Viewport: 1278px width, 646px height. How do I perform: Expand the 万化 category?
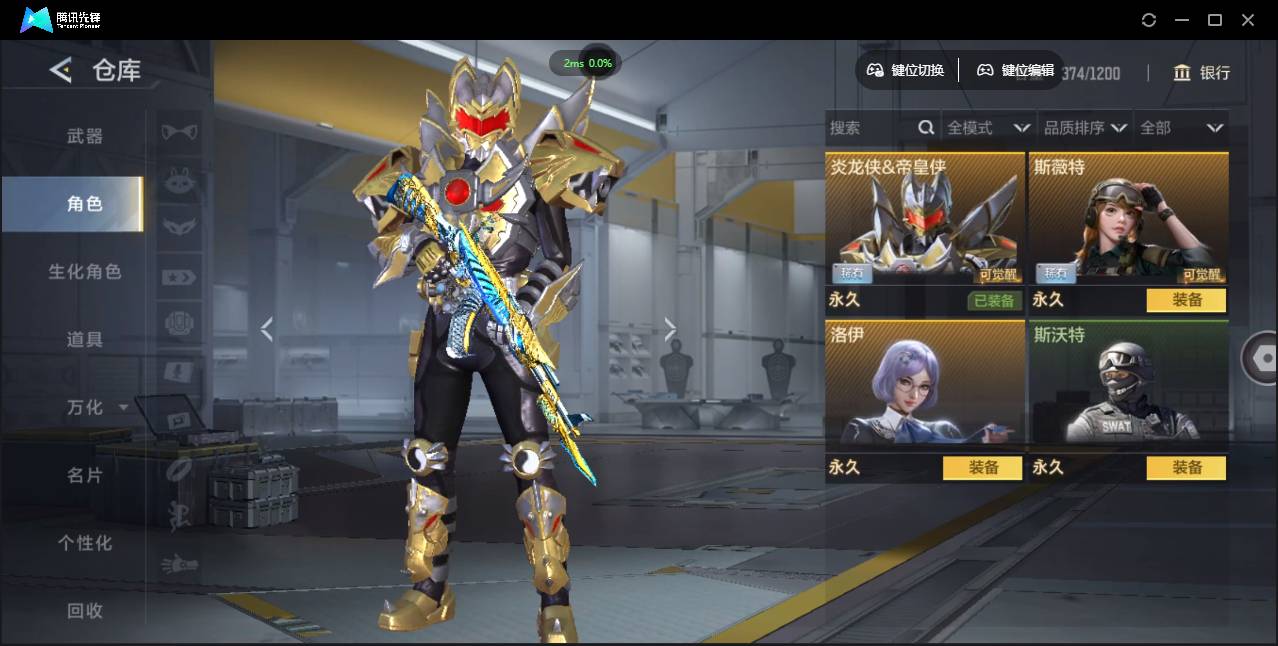coord(90,408)
